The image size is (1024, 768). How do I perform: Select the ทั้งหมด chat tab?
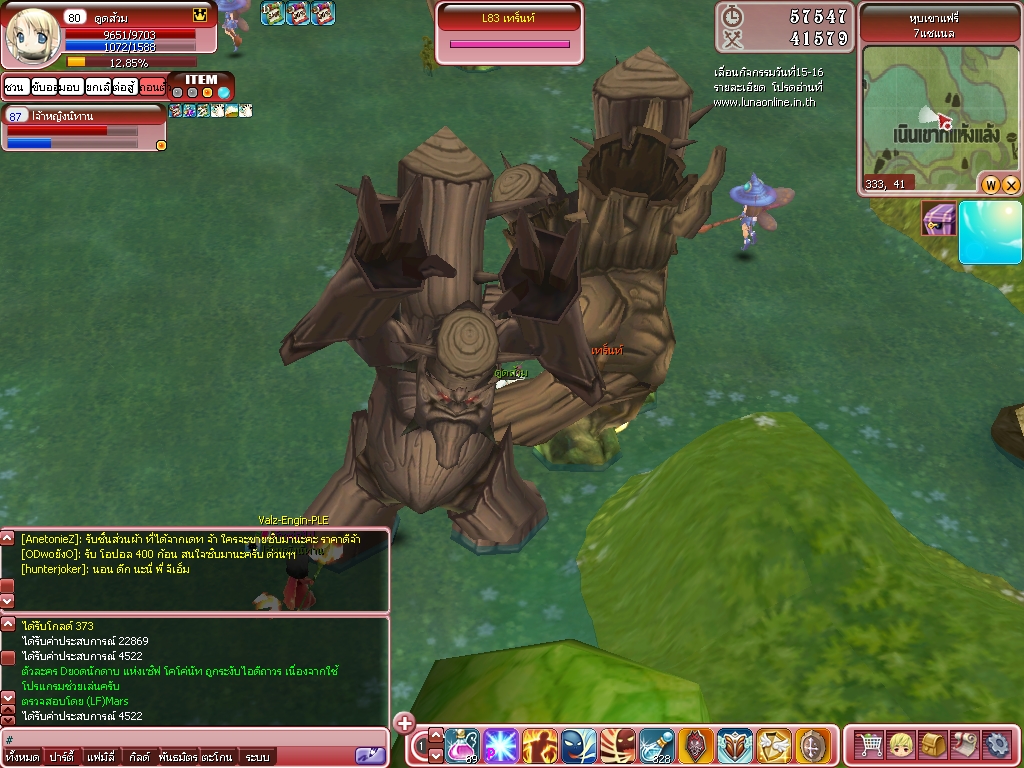(x=22, y=757)
